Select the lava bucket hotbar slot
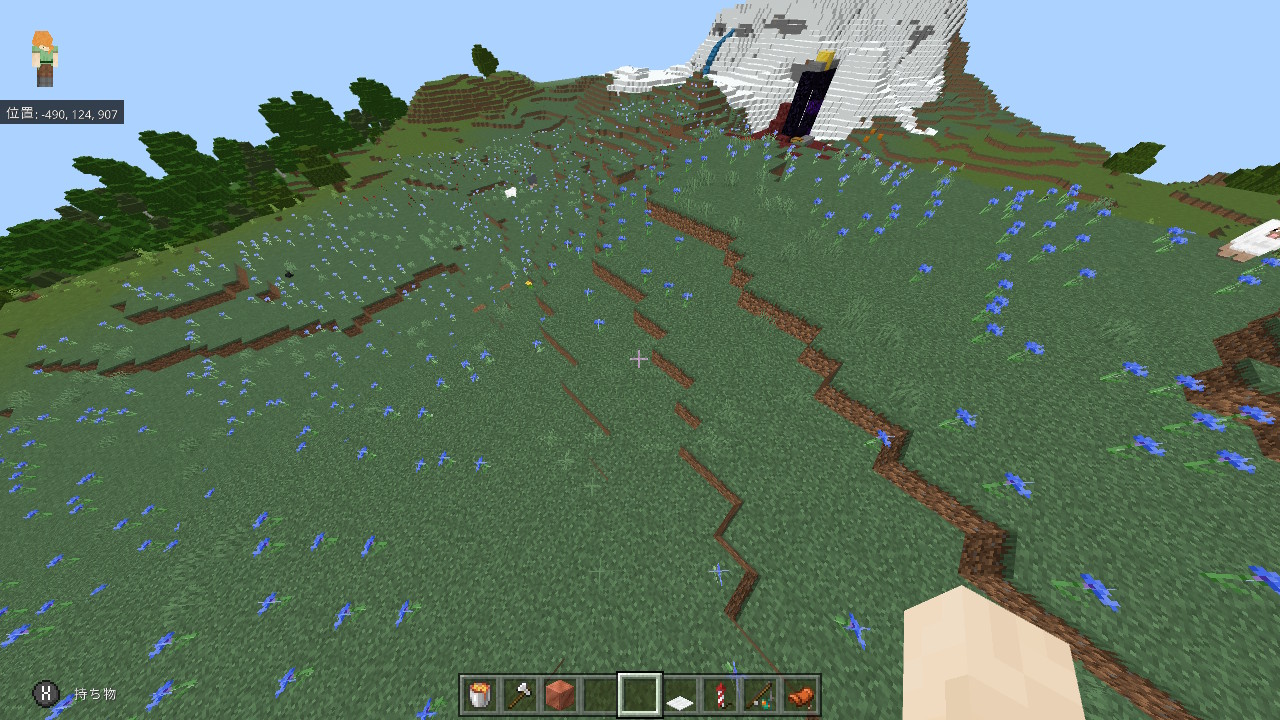This screenshot has width=1280, height=720. (480, 694)
